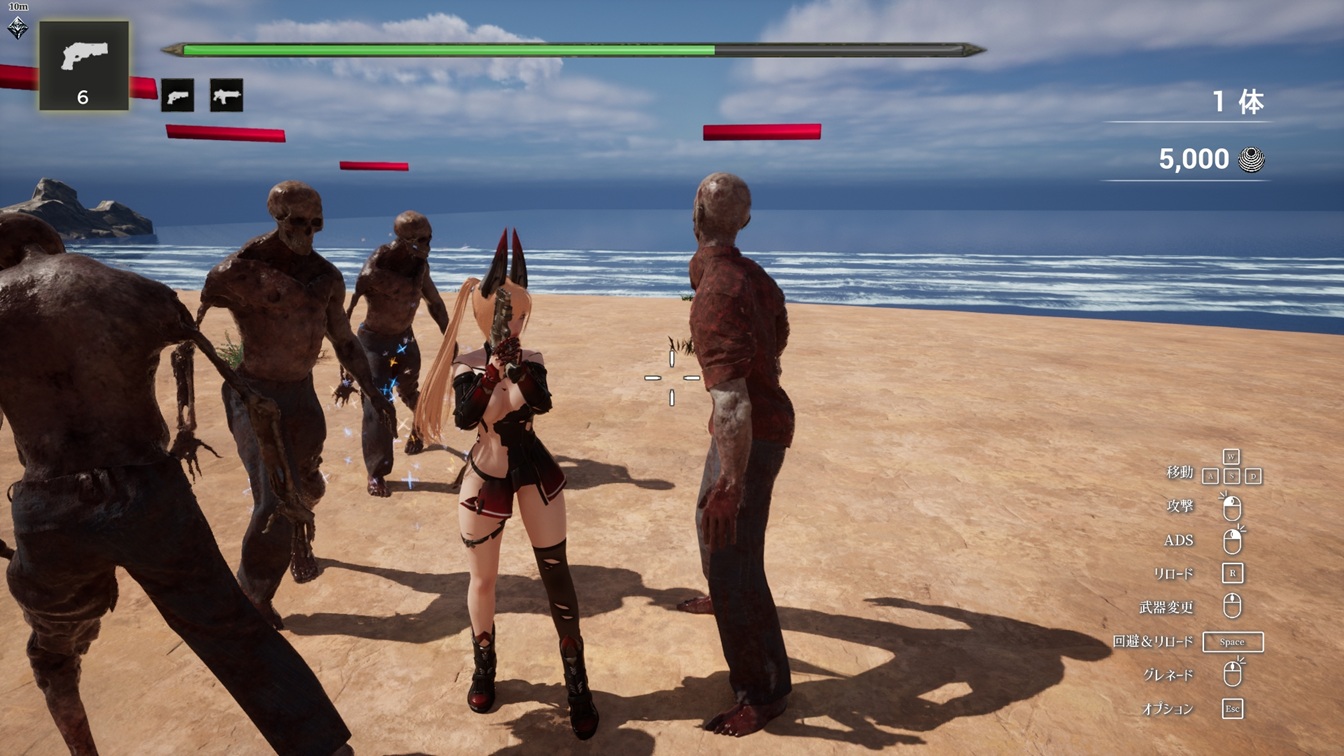Viewport: 1344px width, 756px height.
Task: Switch to the small revolver weapon icon
Action: tap(177, 96)
